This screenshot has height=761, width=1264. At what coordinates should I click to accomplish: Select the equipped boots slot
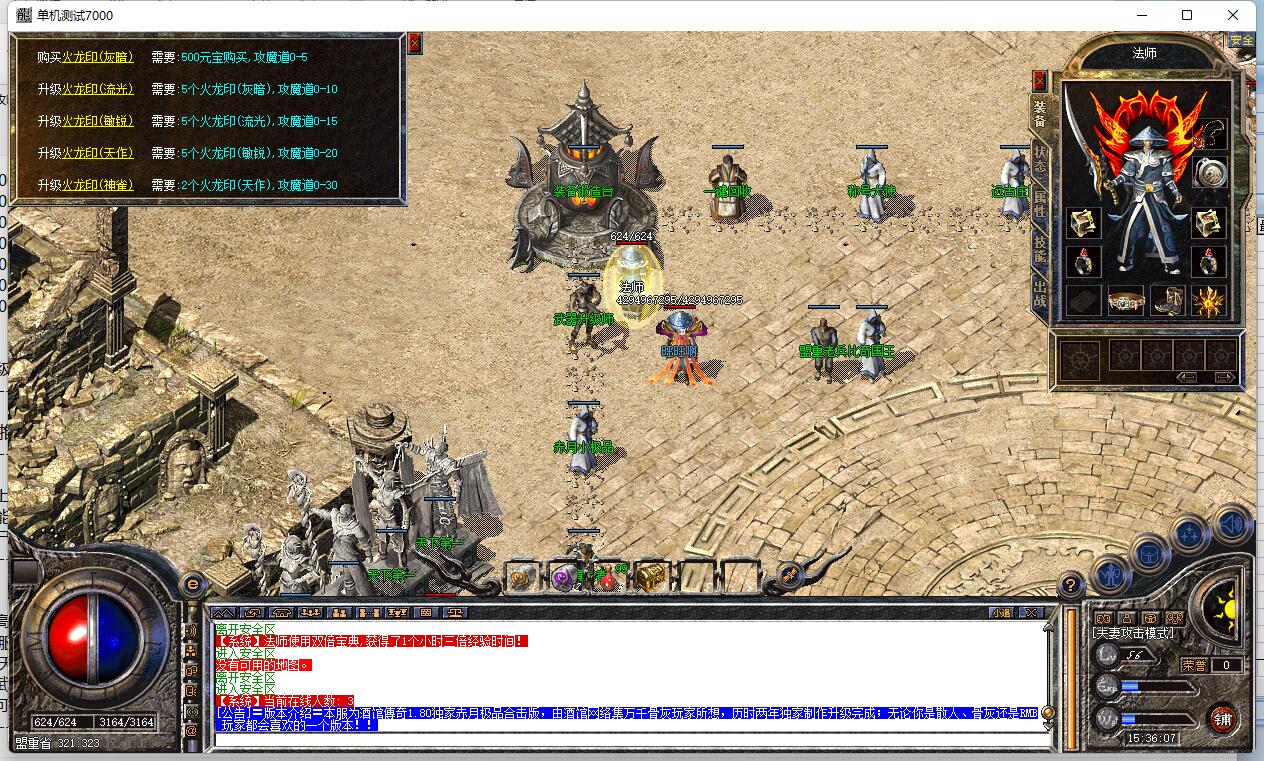tap(1167, 301)
